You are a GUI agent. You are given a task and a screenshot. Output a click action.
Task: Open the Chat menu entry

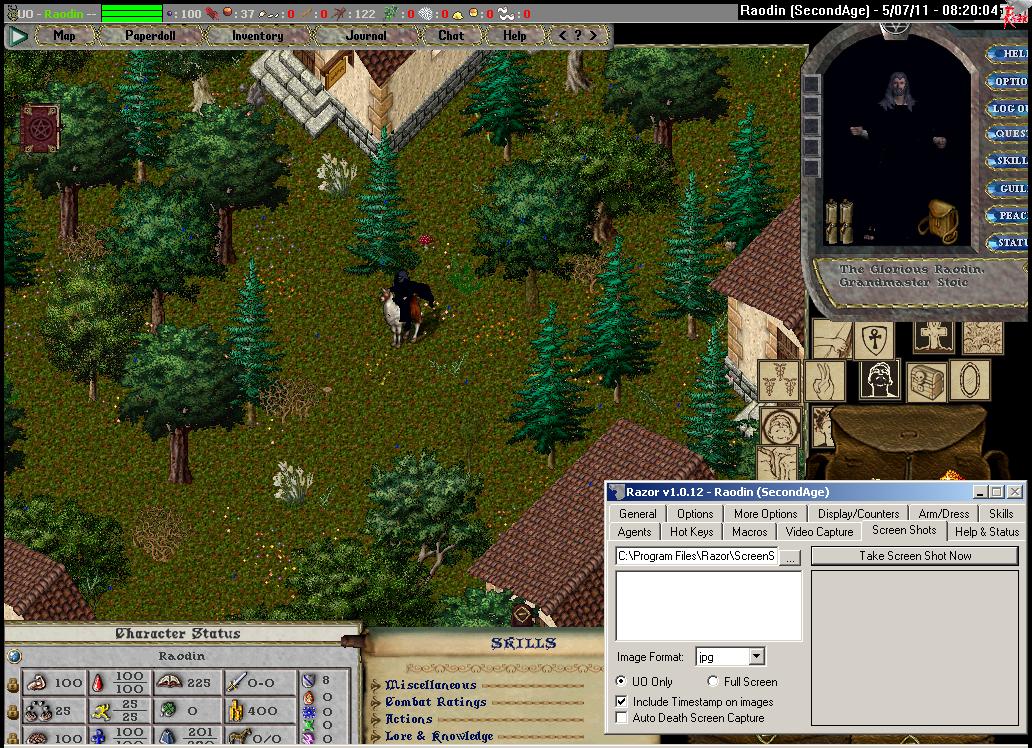point(451,36)
